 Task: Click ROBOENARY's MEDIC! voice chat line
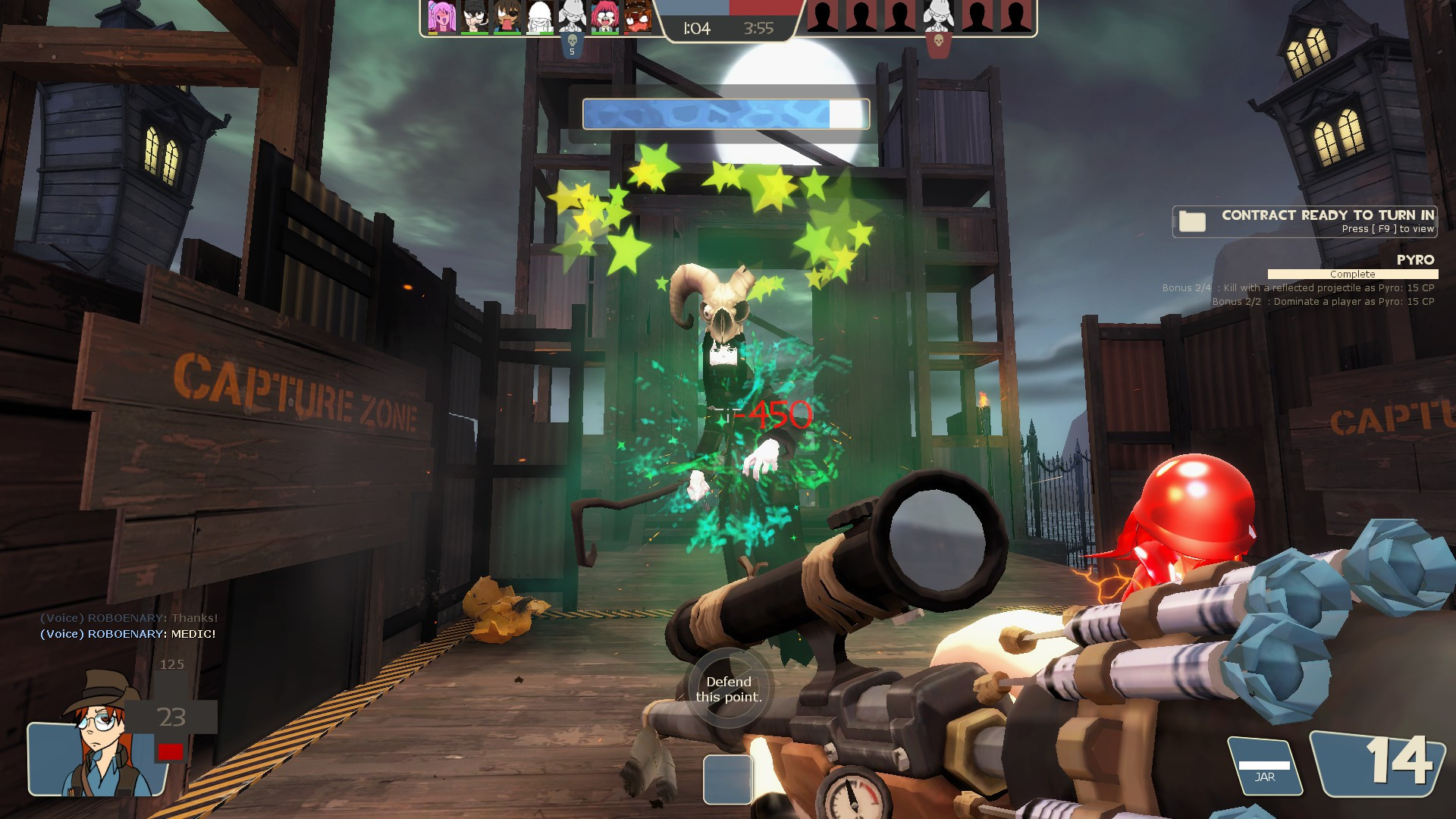pyautogui.click(x=128, y=634)
